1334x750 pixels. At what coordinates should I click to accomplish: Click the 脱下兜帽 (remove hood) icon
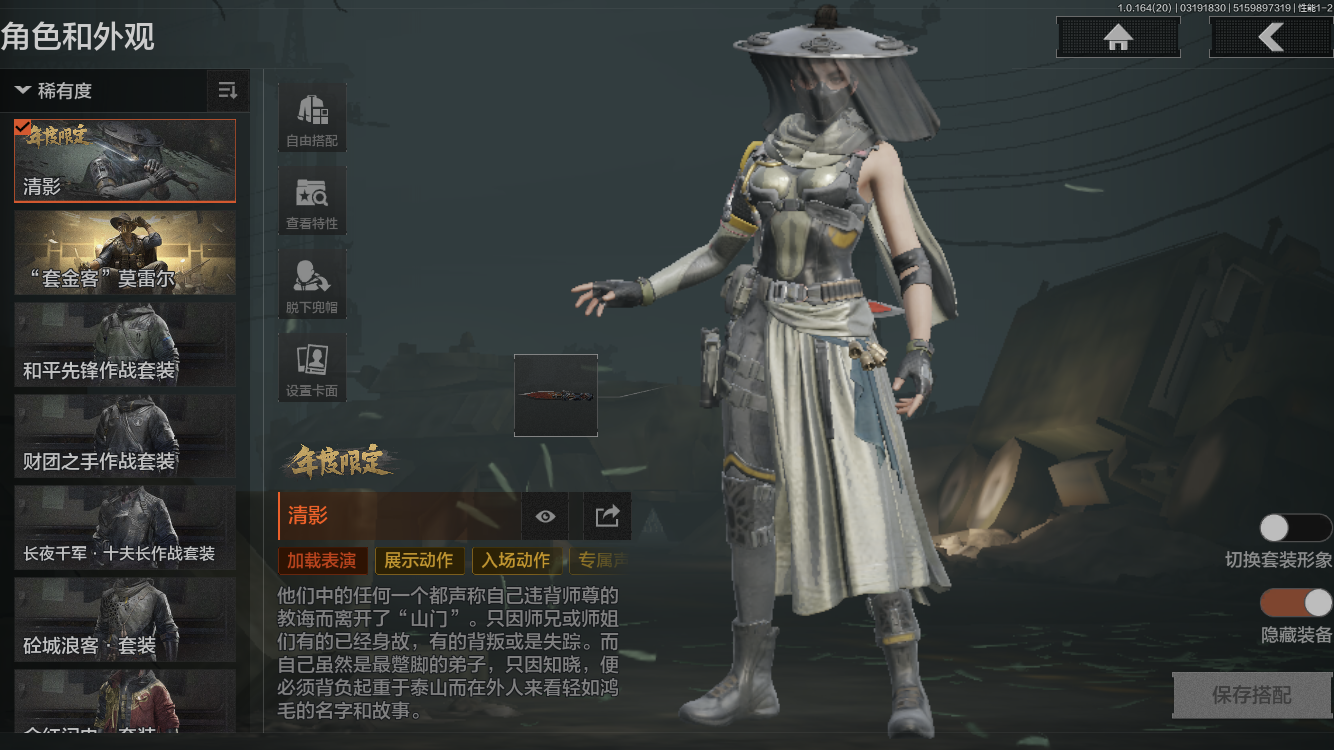coord(311,282)
